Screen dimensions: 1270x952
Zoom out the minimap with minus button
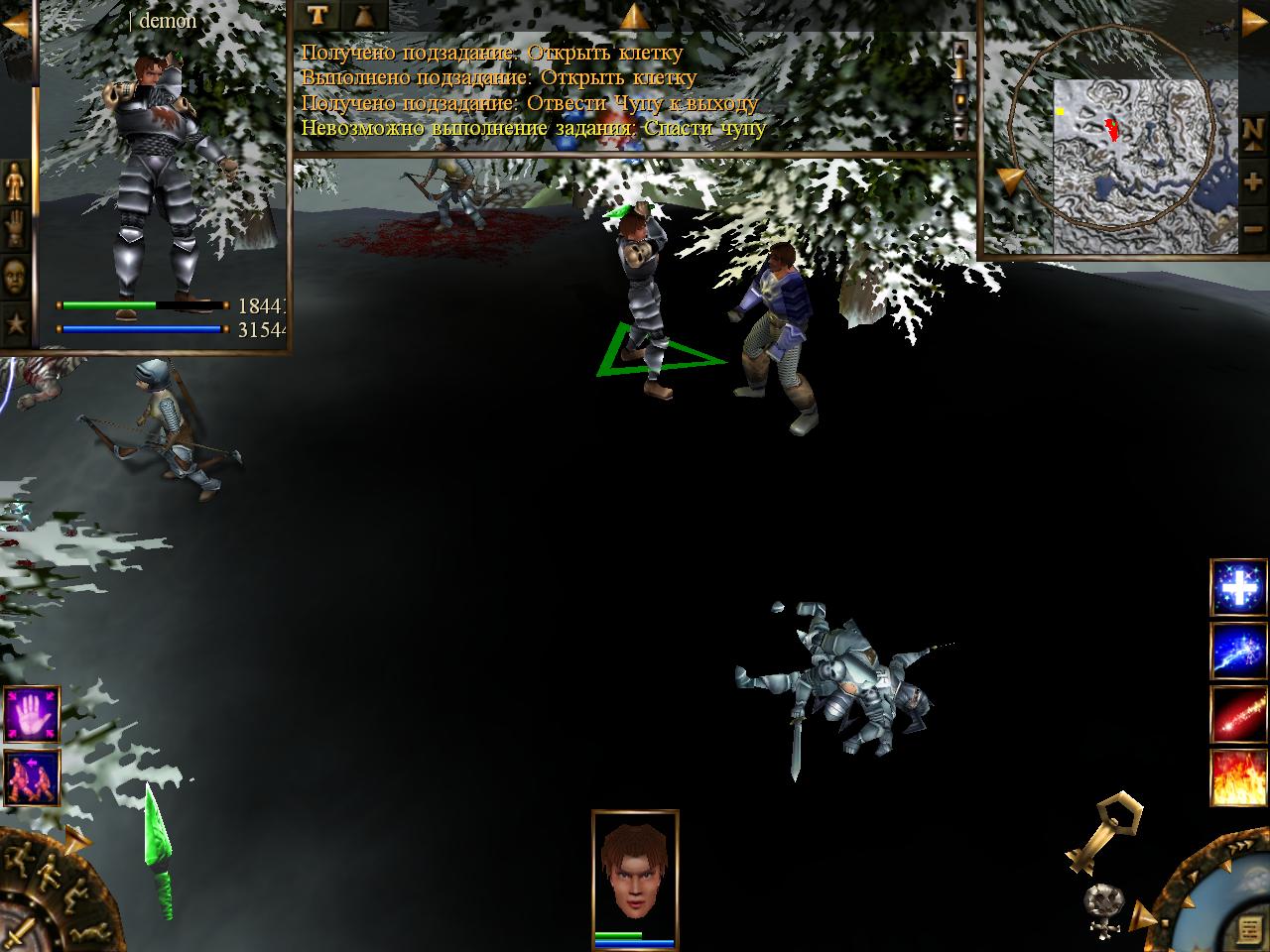click(x=1254, y=229)
